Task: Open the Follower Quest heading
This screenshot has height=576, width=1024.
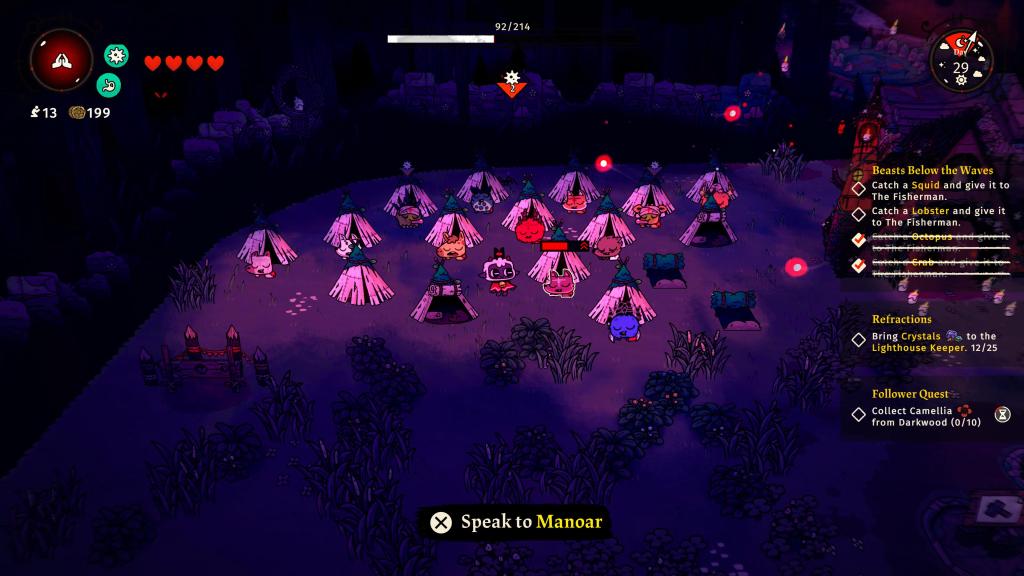Action: click(909, 394)
